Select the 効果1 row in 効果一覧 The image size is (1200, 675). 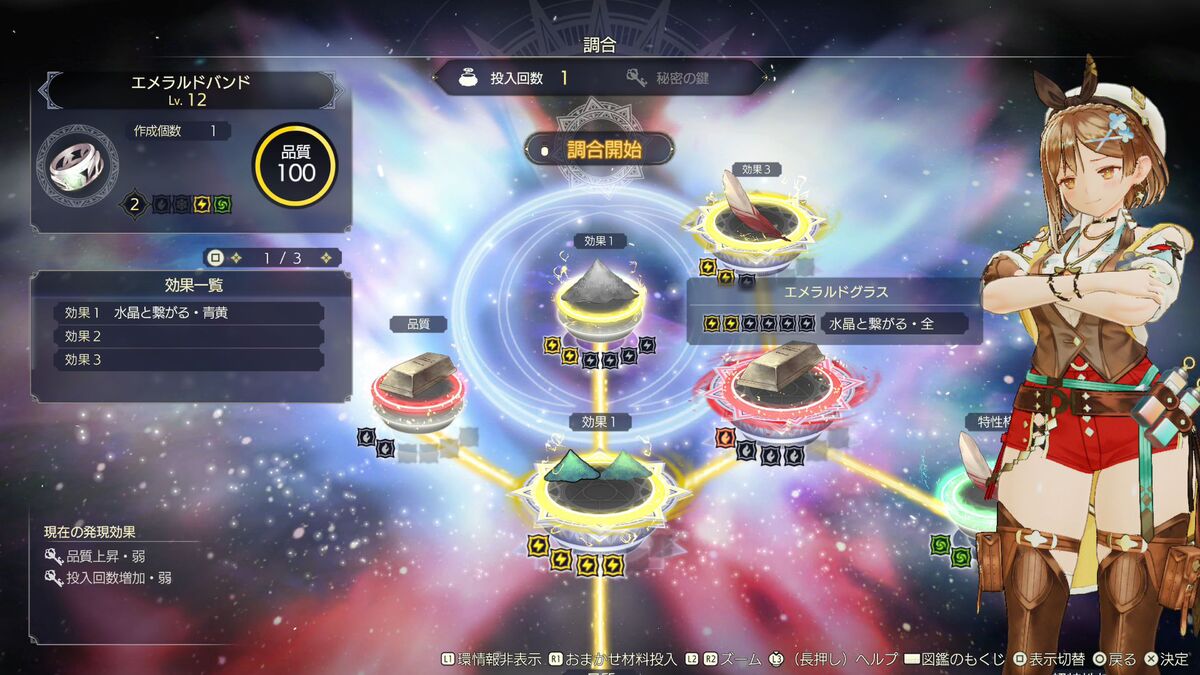189,313
